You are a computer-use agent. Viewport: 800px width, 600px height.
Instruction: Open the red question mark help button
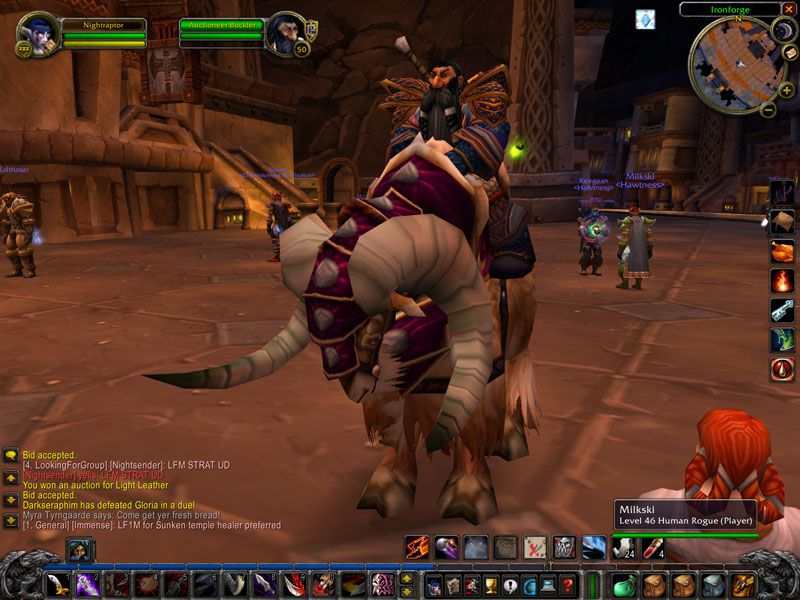[x=568, y=586]
